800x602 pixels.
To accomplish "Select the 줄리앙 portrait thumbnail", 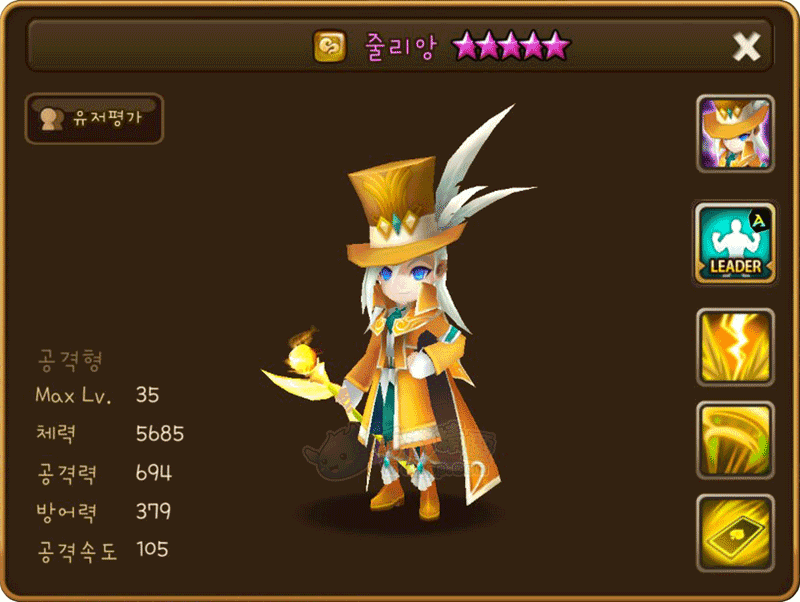I will (735, 133).
